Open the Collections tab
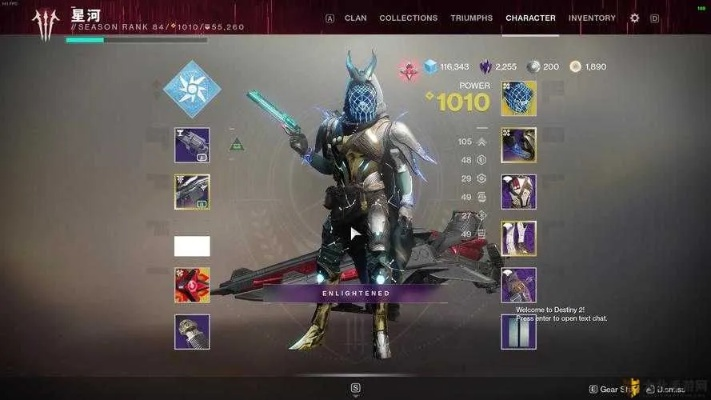This screenshot has width=711, height=400. click(408, 18)
